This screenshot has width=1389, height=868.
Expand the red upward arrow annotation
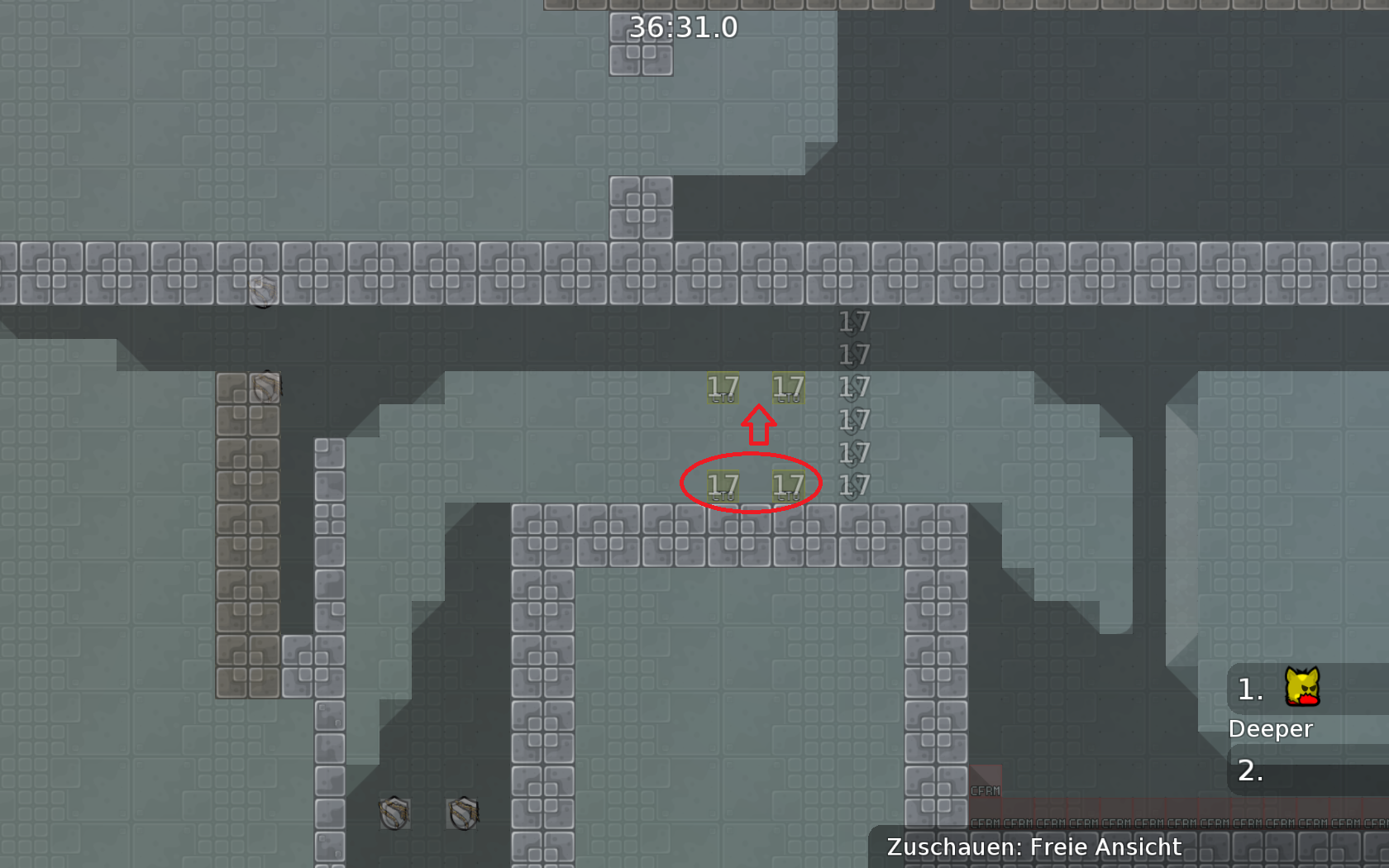tap(760, 423)
